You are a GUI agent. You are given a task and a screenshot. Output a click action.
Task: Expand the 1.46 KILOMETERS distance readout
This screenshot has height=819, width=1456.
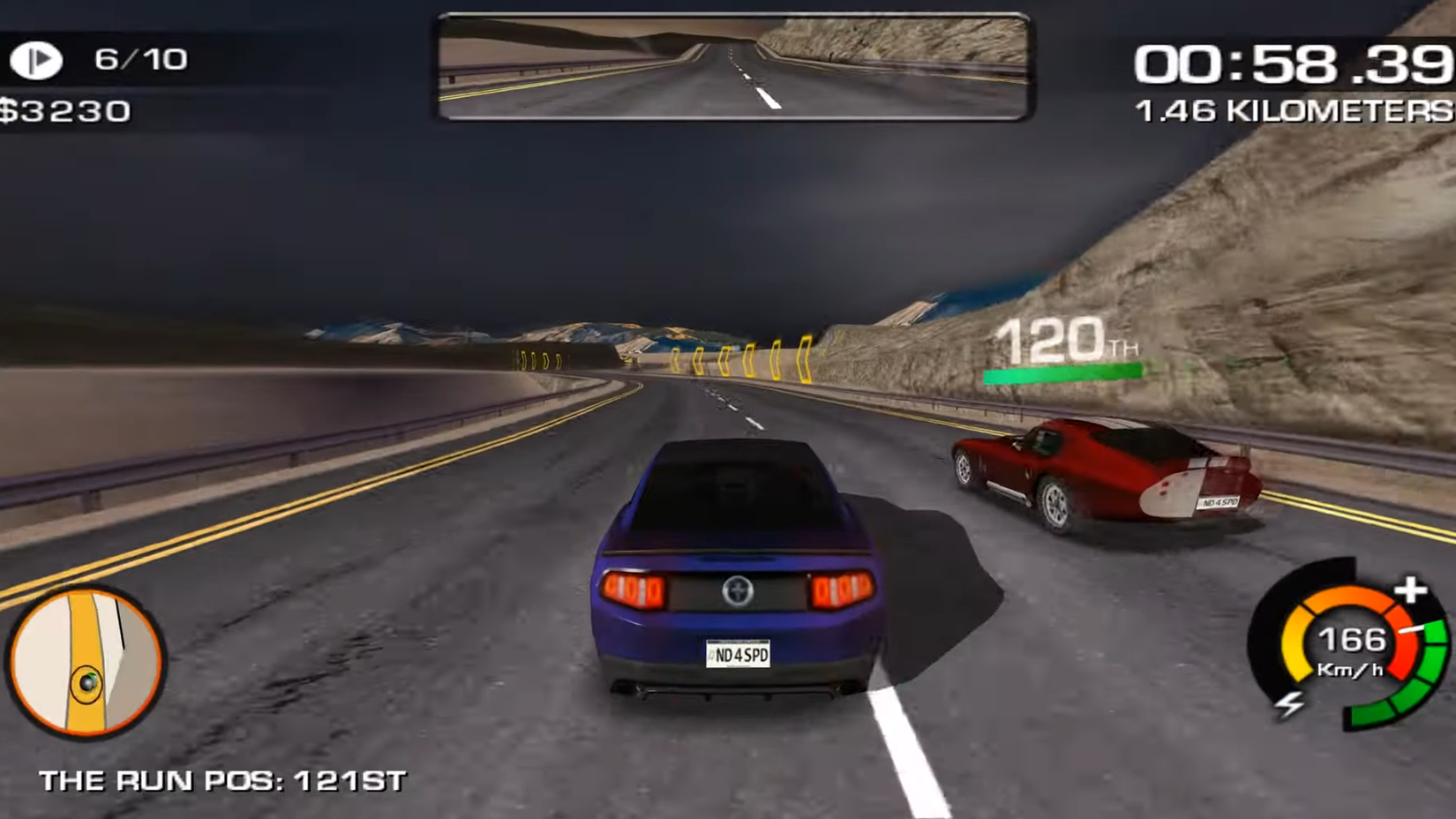(1288, 109)
